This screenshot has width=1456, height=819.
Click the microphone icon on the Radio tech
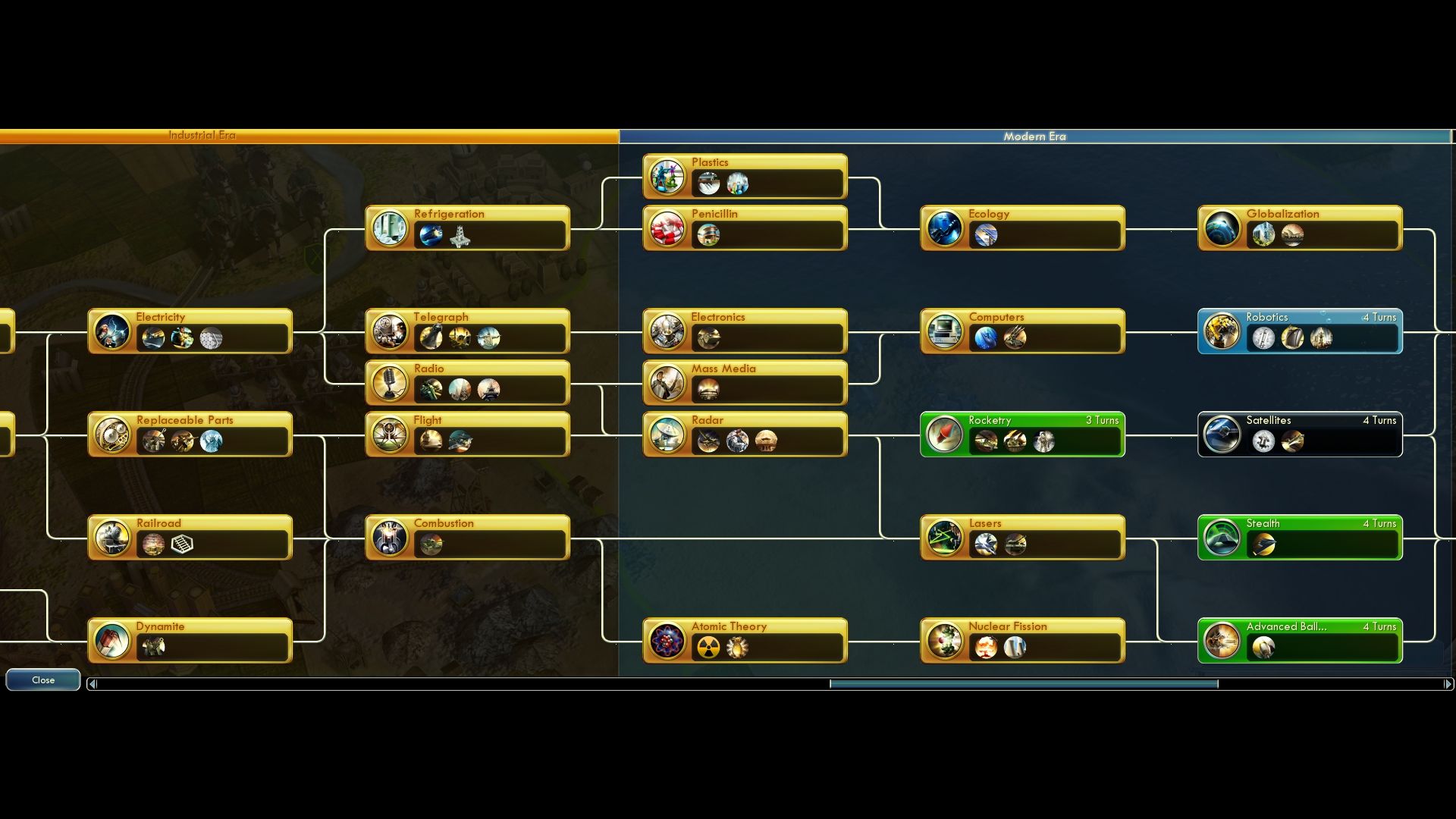[x=389, y=383]
